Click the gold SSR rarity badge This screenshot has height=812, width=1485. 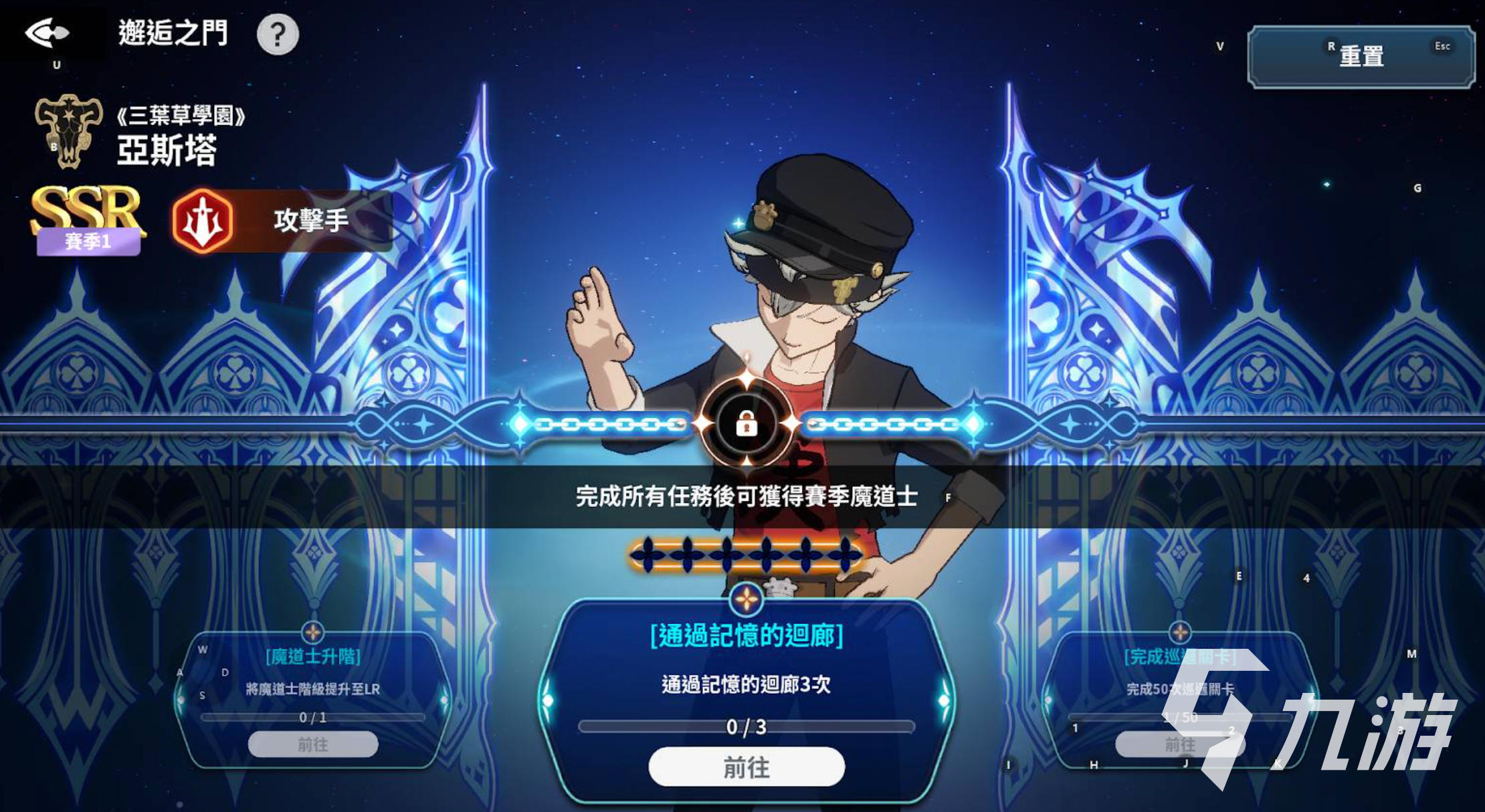coord(86,212)
